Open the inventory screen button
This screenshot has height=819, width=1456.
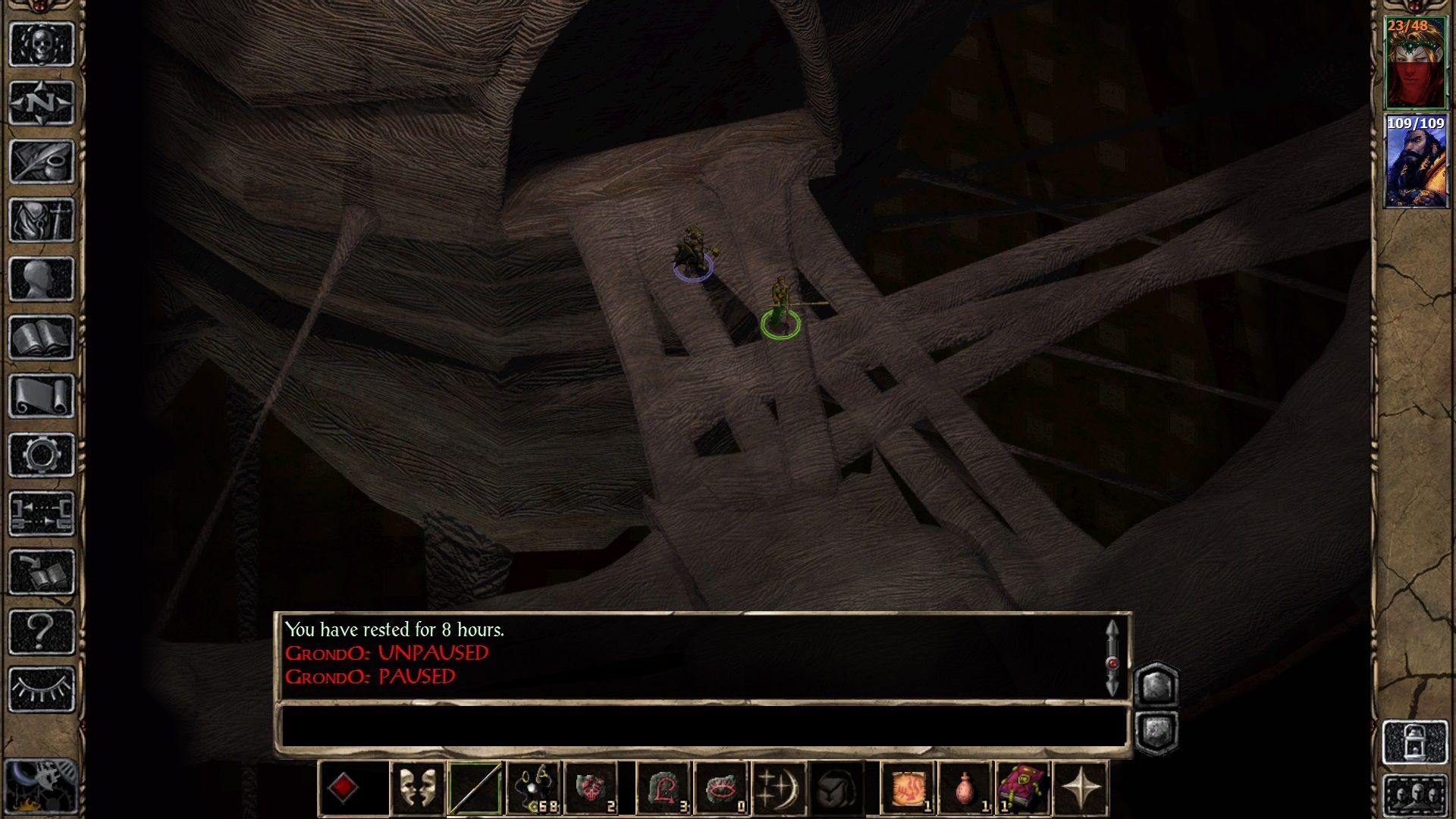41,220
